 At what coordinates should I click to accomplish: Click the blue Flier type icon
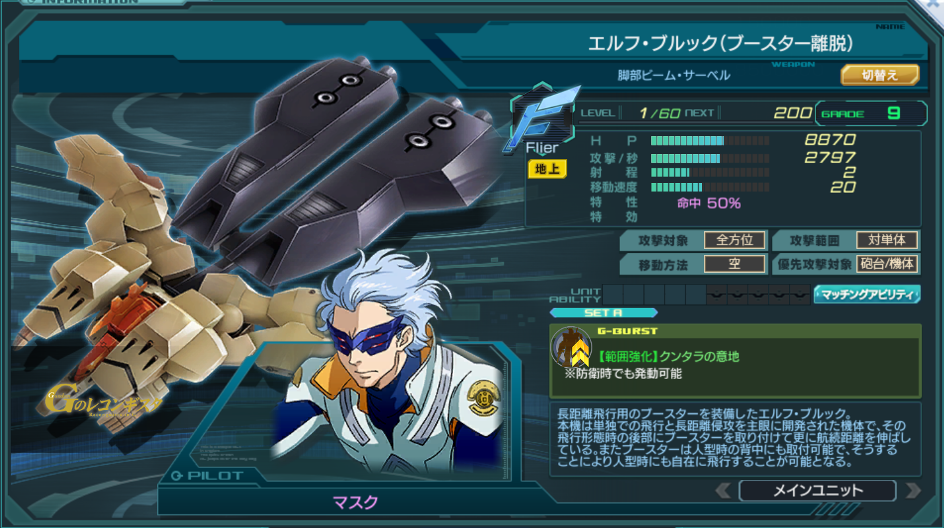pyautogui.click(x=543, y=118)
